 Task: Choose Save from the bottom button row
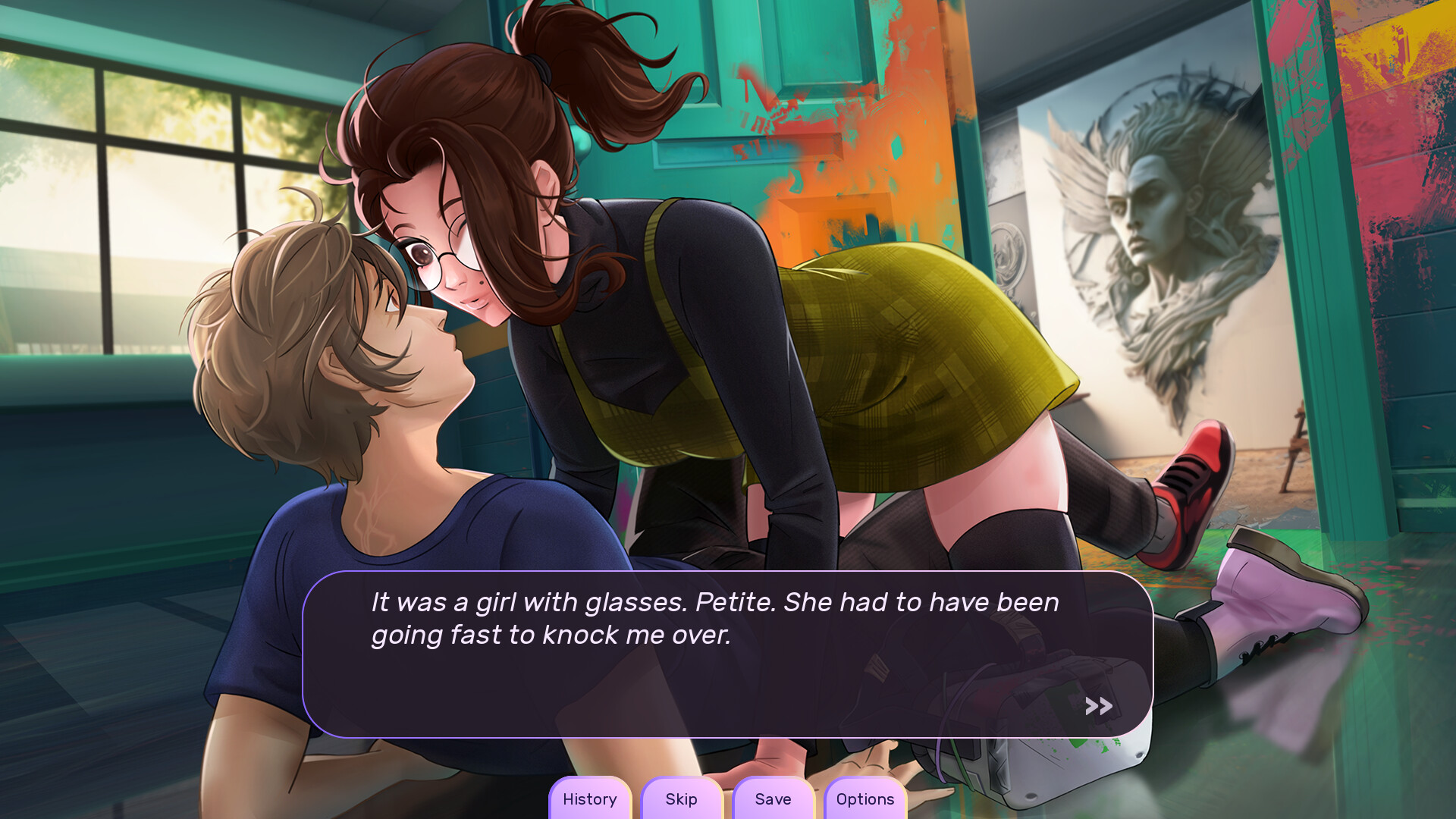pos(773,799)
